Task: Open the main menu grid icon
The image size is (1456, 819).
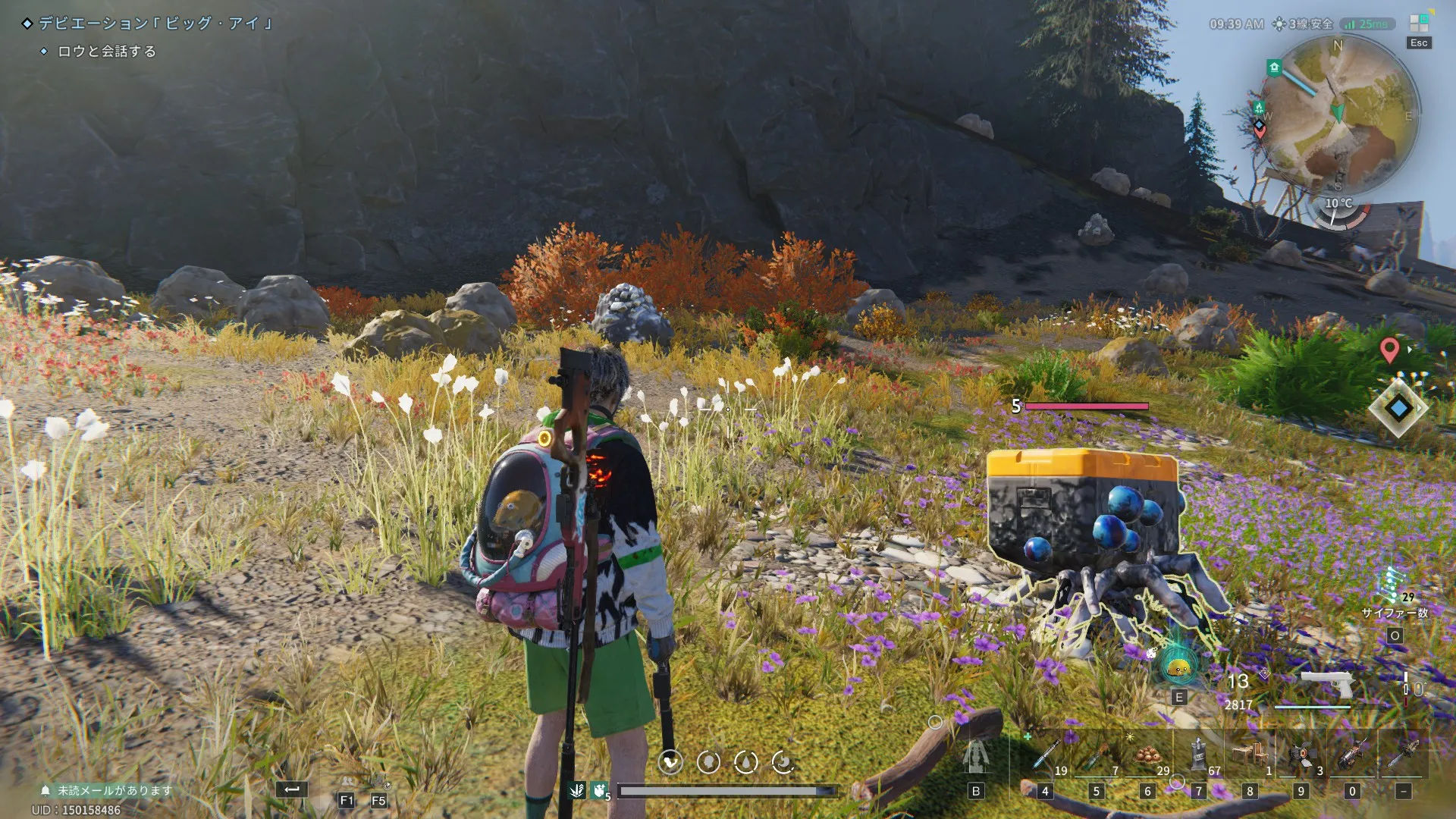Action: click(x=1419, y=24)
